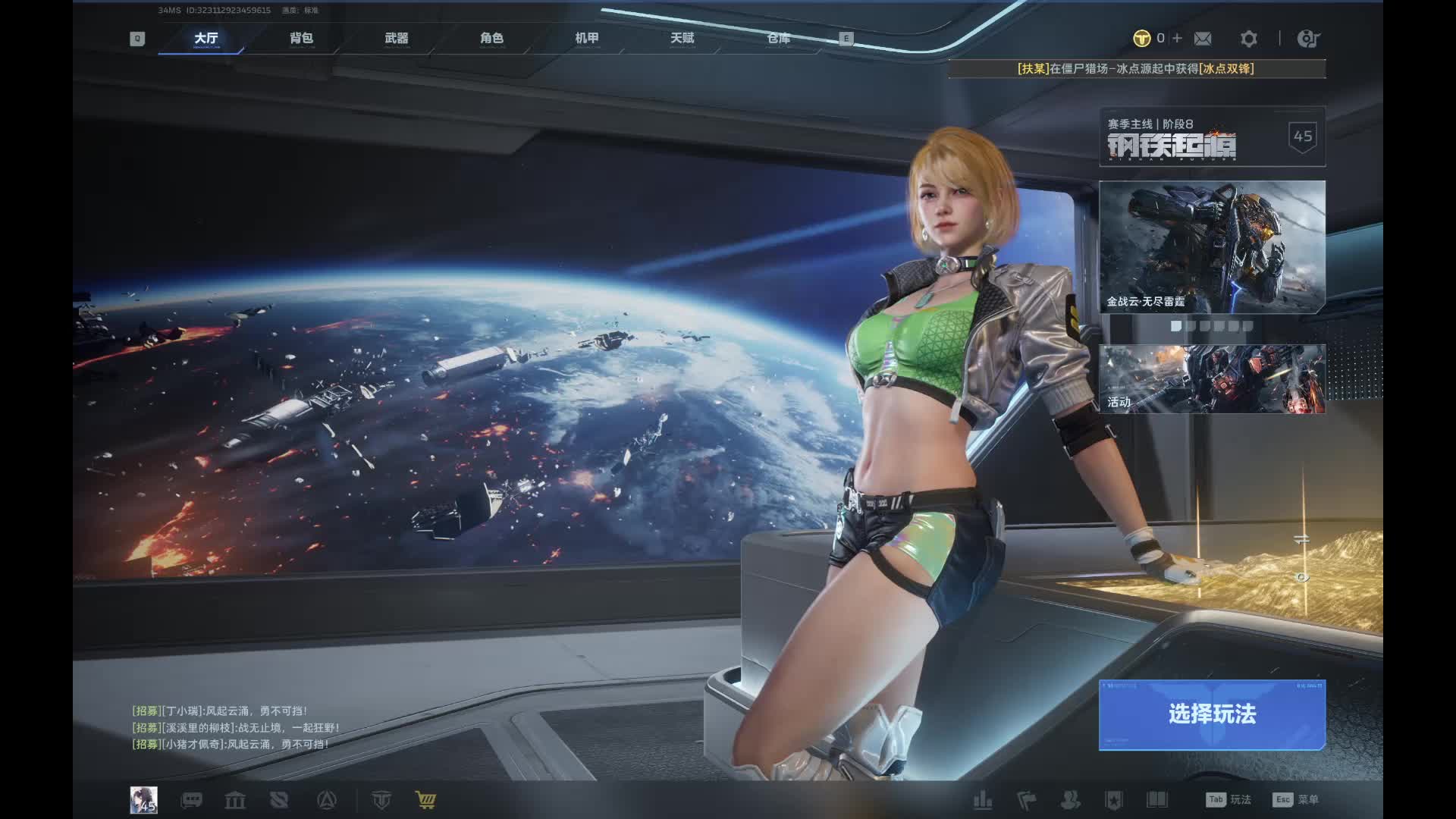
Task: Switch to the 背包 (Backpack) tab
Action: click(301, 38)
